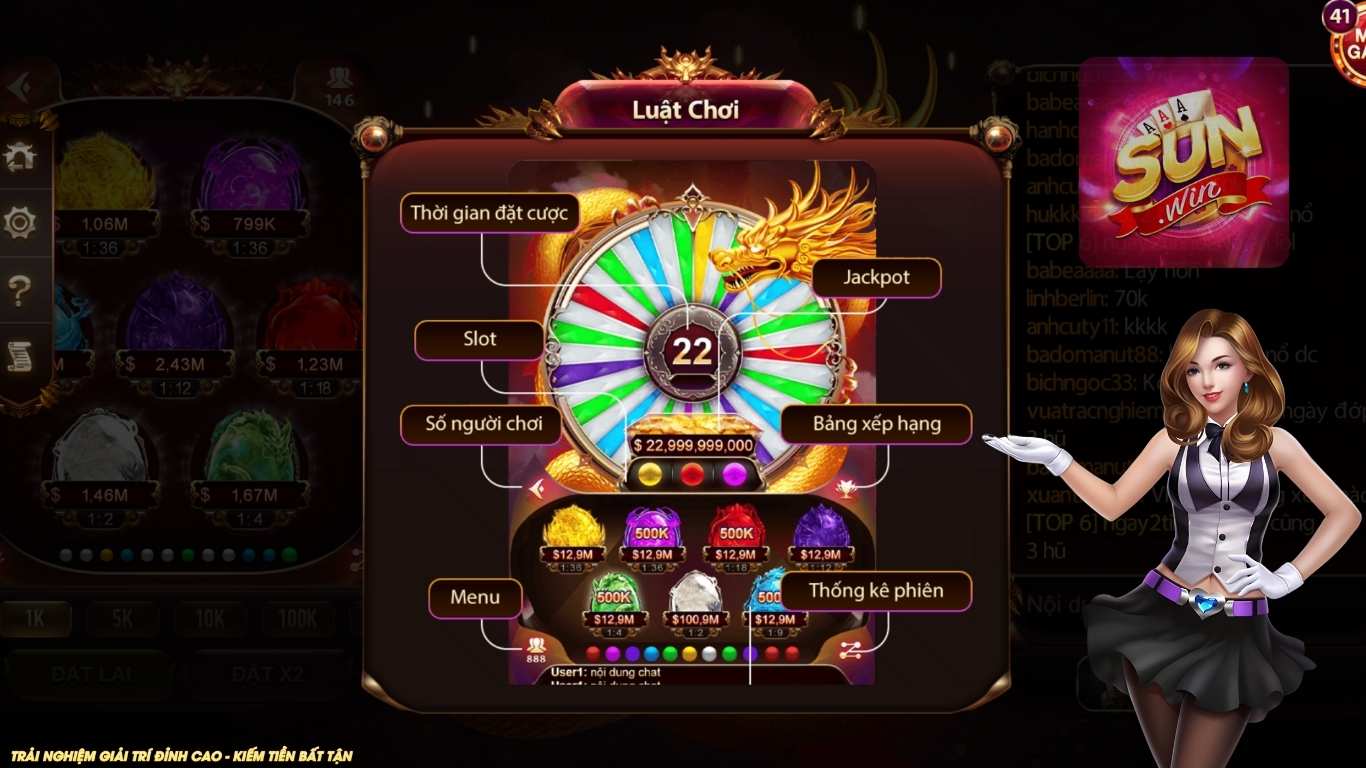Image resolution: width=1366 pixels, height=768 pixels.
Task: Click the ĐẶT X2 double bet button
Action: (268, 674)
